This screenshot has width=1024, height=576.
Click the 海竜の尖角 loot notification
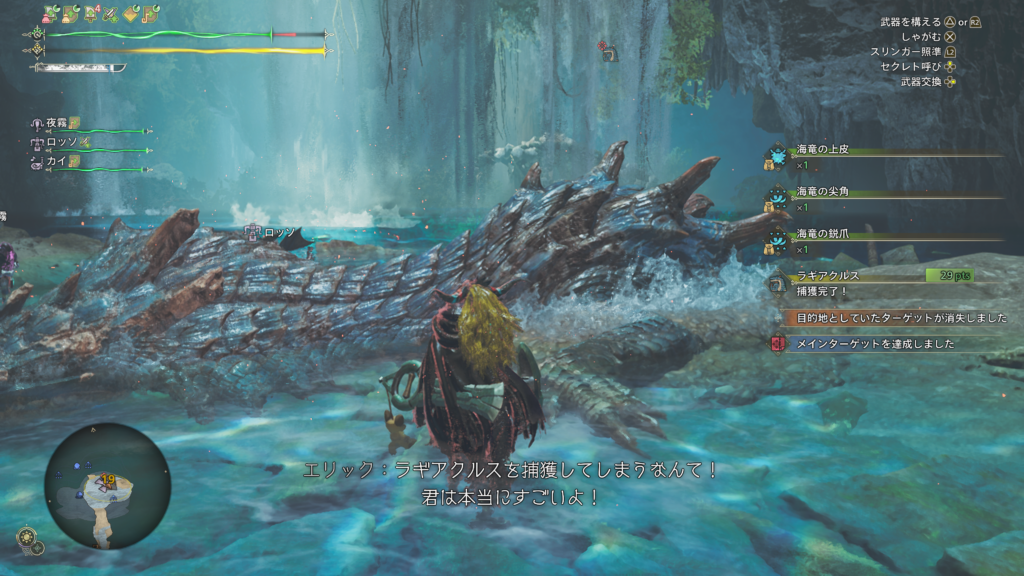point(822,192)
